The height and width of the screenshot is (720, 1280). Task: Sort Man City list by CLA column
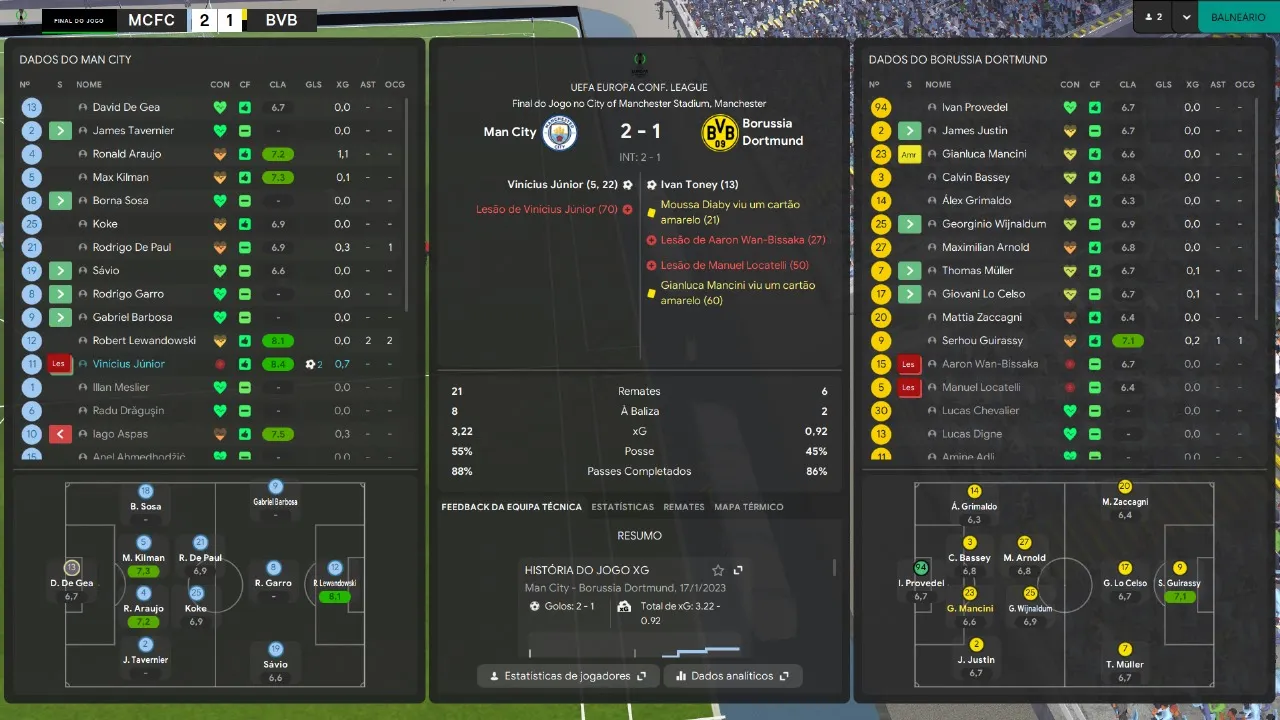pyautogui.click(x=277, y=85)
